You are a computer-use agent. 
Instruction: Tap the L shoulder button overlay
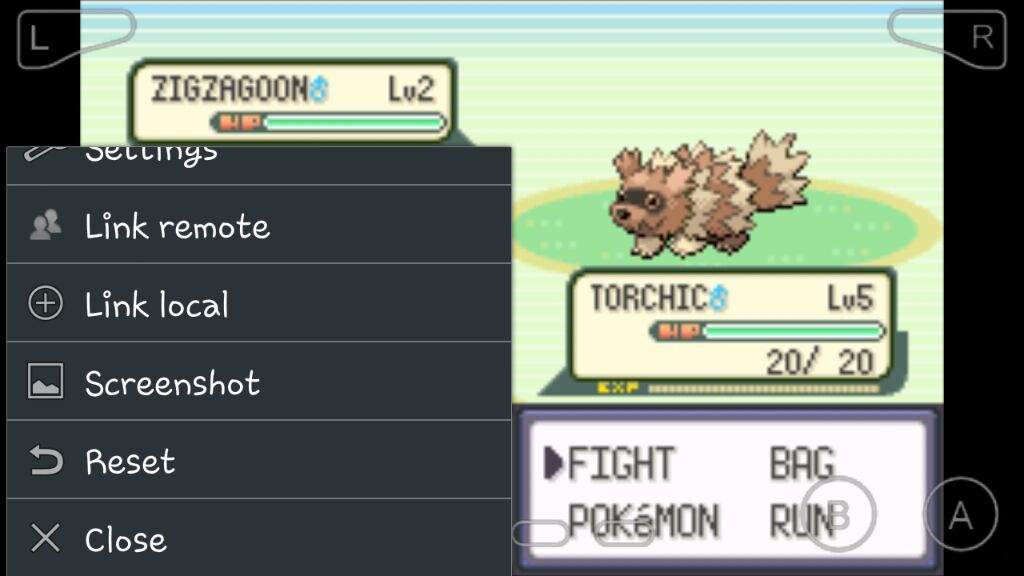pos(70,38)
